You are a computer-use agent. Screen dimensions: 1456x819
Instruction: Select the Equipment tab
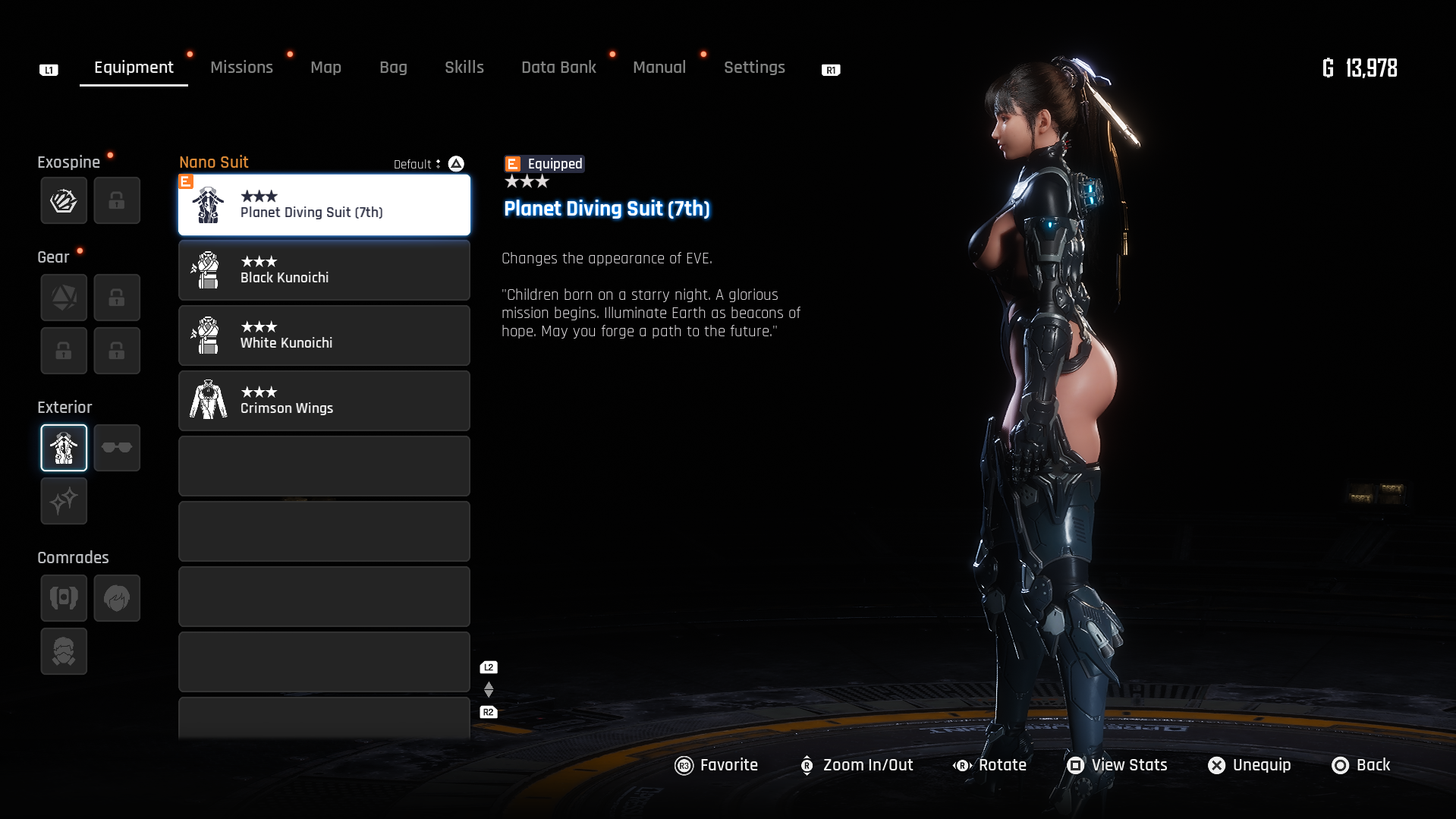tap(134, 68)
